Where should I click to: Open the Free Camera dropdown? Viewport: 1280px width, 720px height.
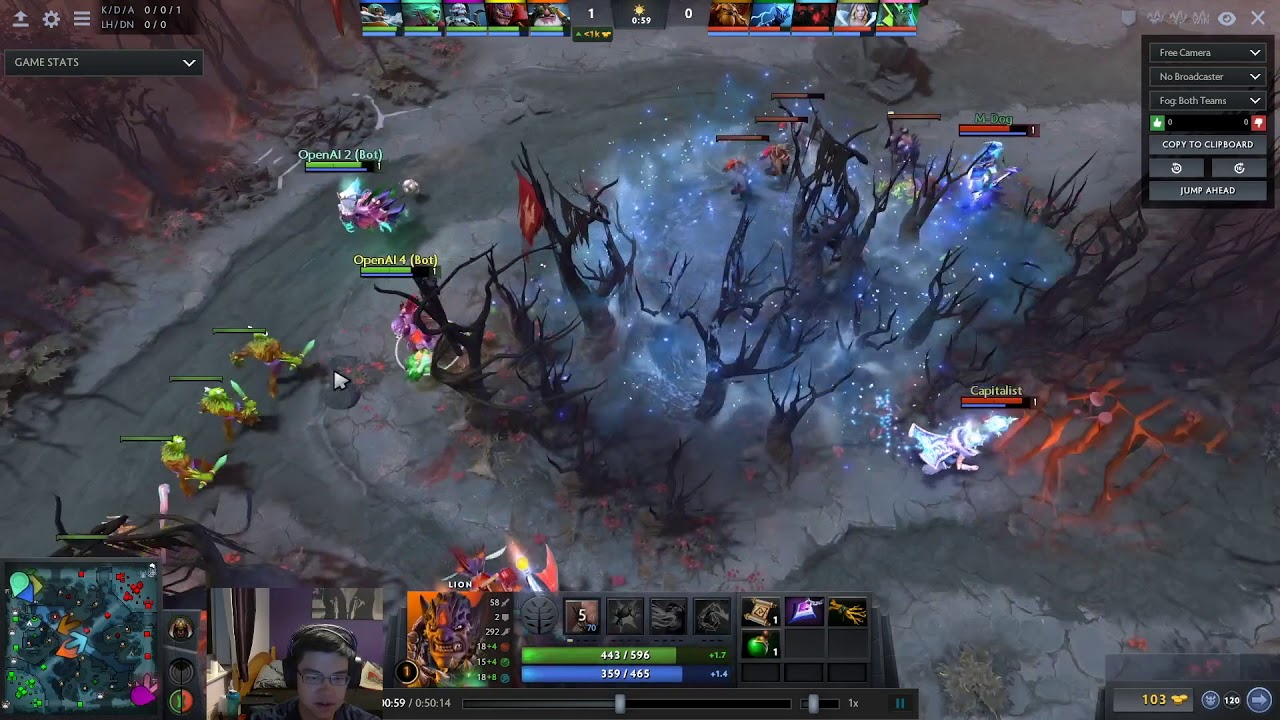pyautogui.click(x=1207, y=51)
